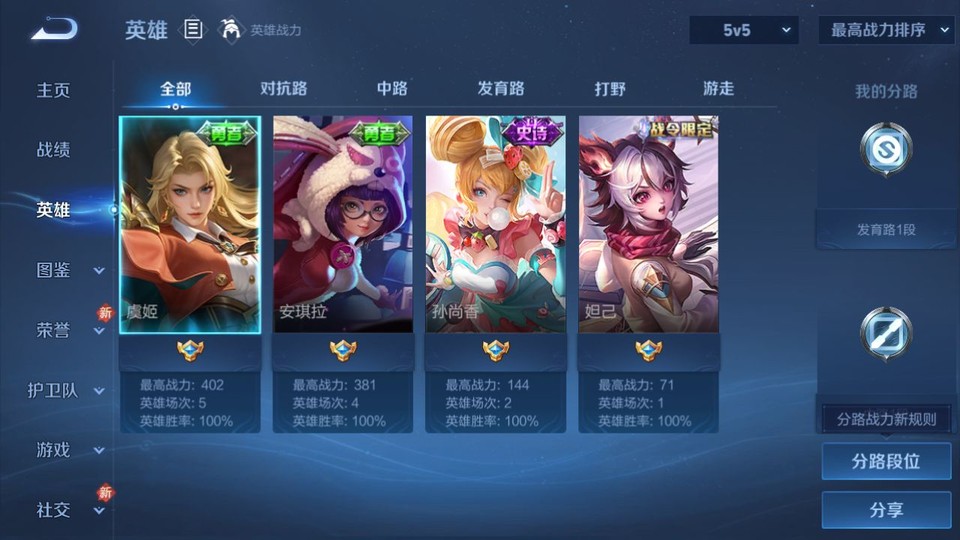Open the 战绩 match record section

(54, 150)
